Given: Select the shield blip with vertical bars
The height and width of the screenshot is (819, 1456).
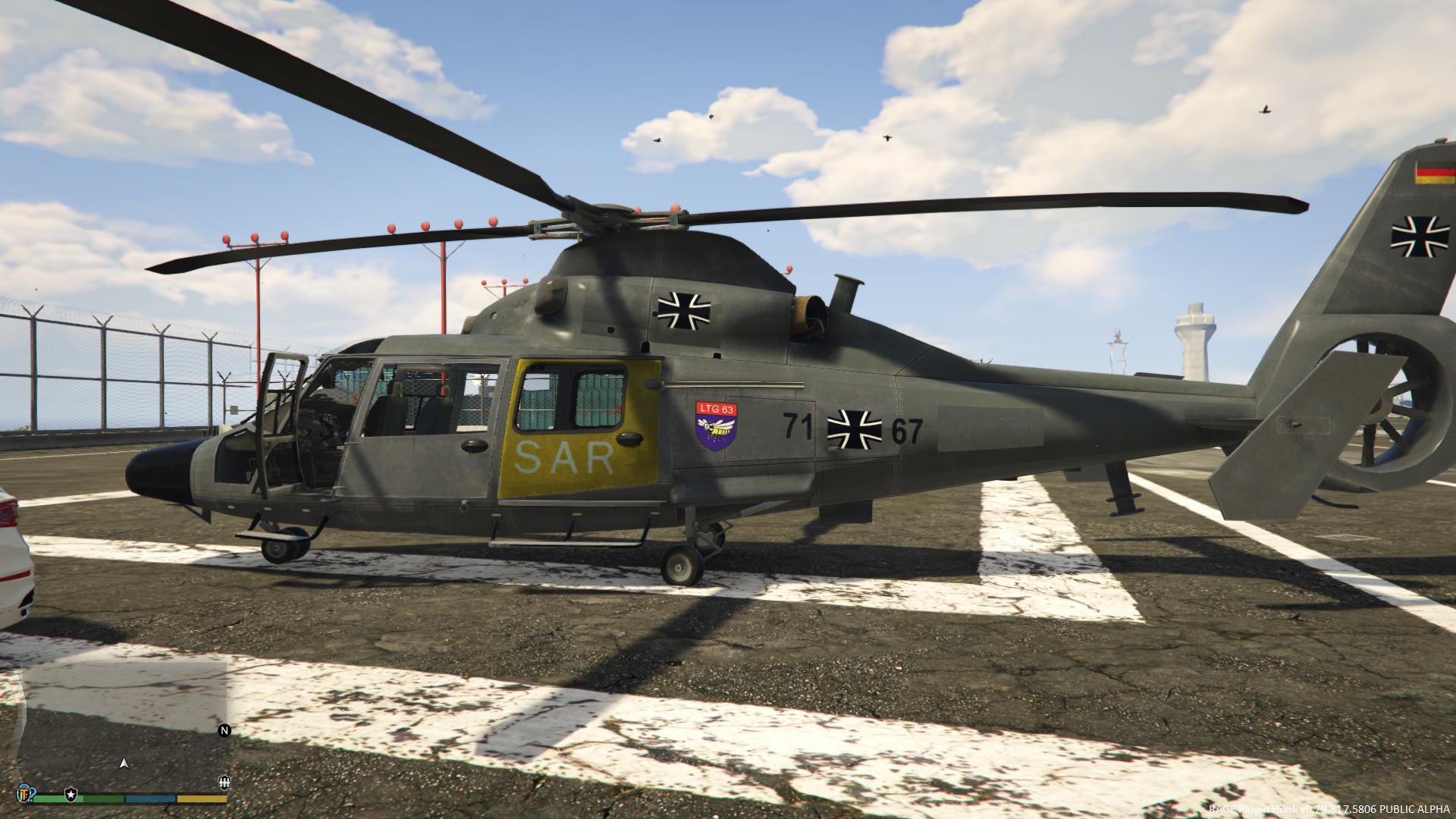Looking at the screenshot, I should click(x=224, y=783).
